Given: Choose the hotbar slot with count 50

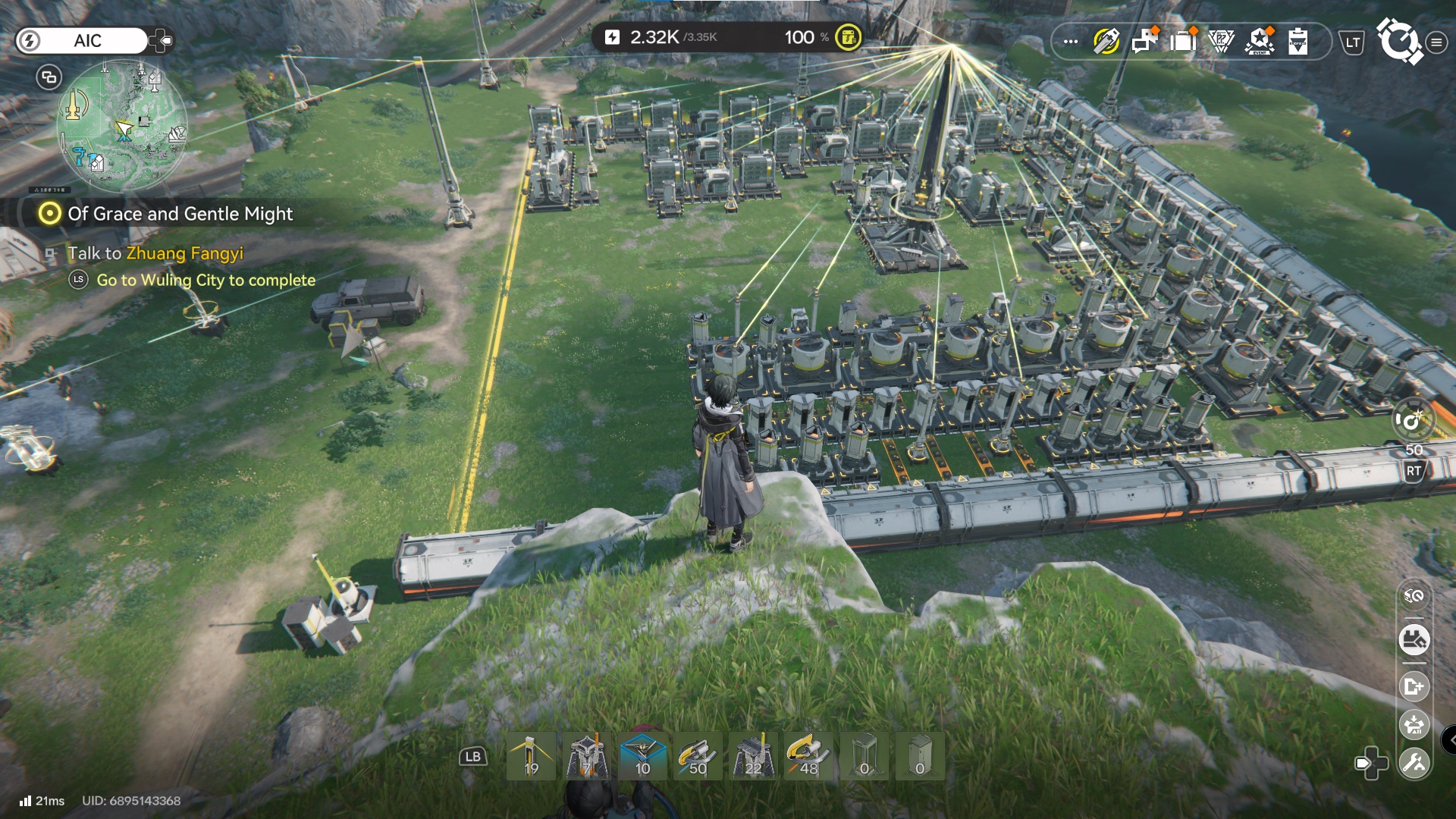Looking at the screenshot, I should tap(698, 756).
